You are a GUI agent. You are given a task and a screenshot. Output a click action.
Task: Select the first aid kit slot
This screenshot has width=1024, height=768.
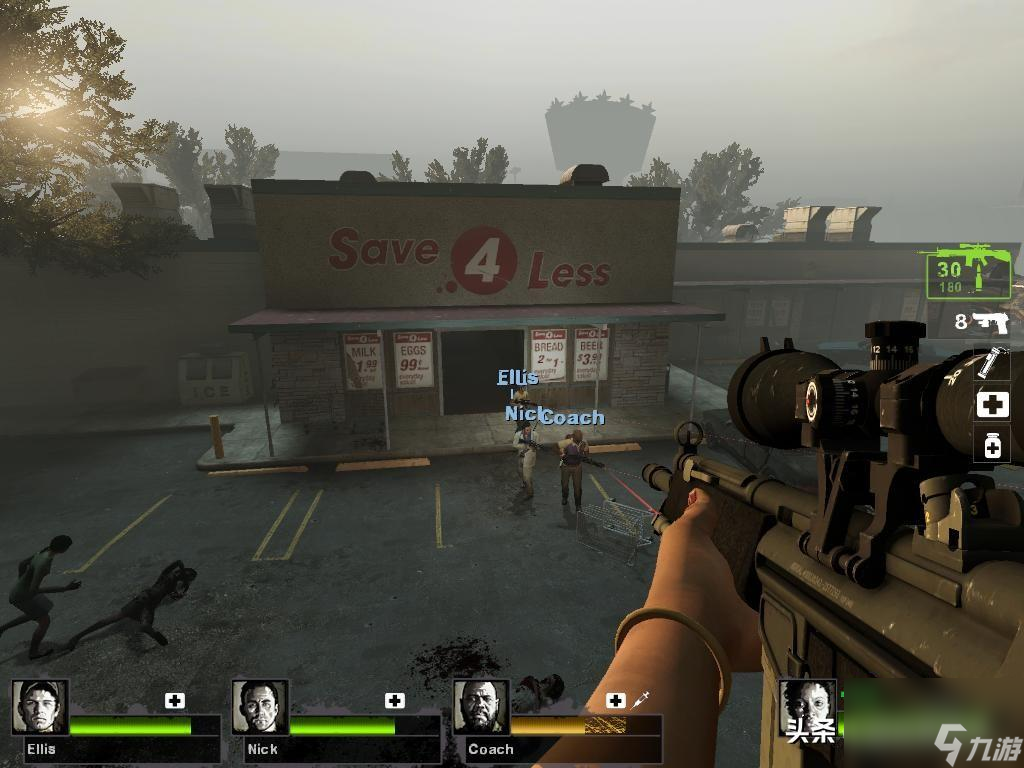pyautogui.click(x=991, y=405)
